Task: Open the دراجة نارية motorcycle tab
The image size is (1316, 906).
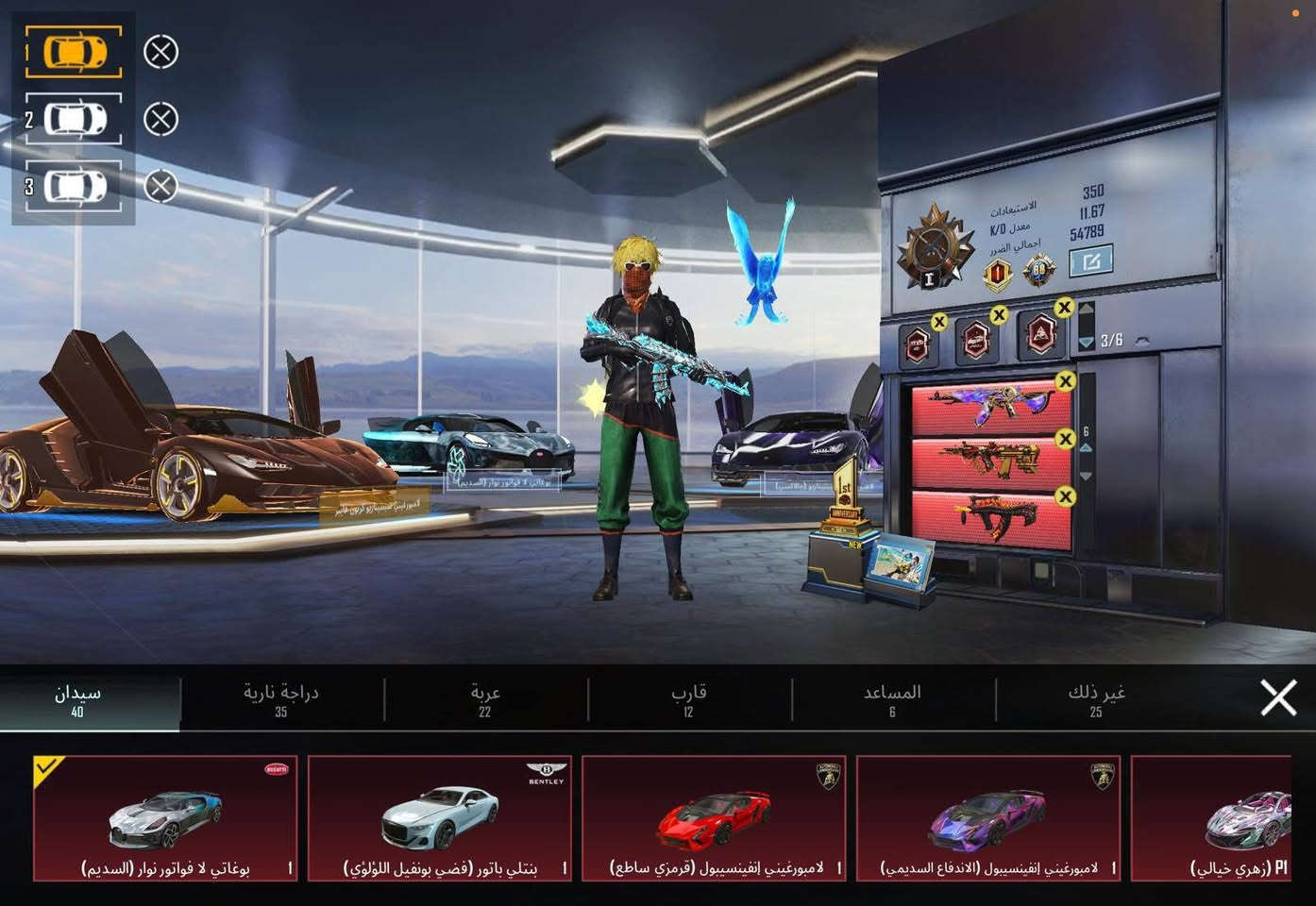Action: point(280,699)
